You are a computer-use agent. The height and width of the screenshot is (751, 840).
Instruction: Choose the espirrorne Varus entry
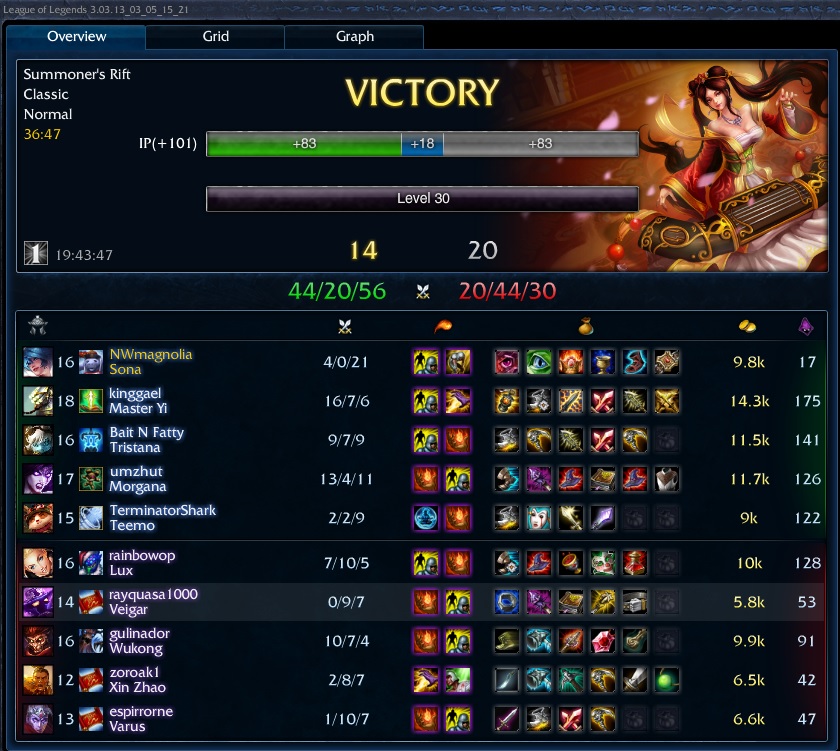(x=140, y=719)
